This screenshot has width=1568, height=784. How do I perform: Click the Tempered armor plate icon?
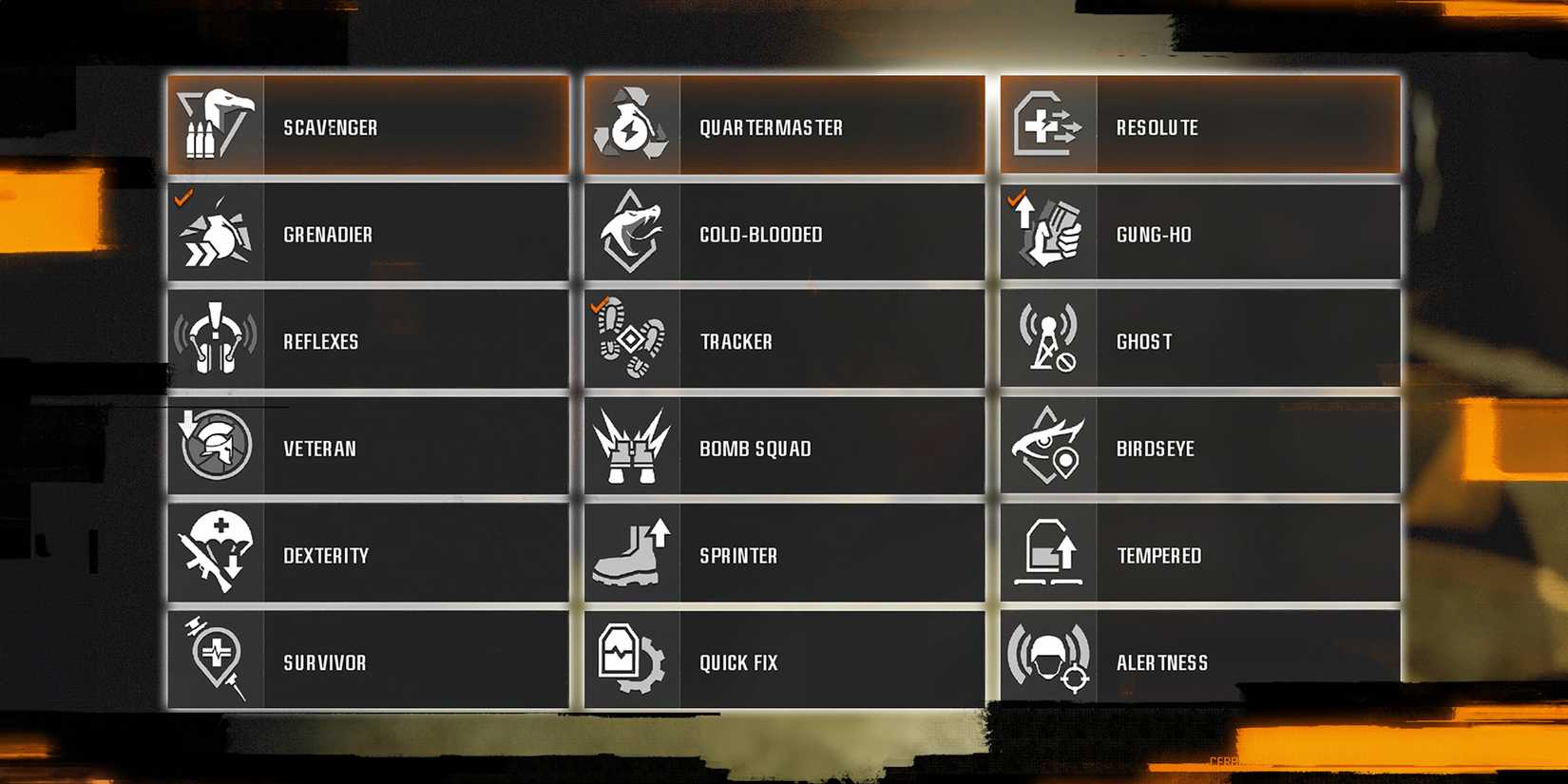tap(1050, 554)
